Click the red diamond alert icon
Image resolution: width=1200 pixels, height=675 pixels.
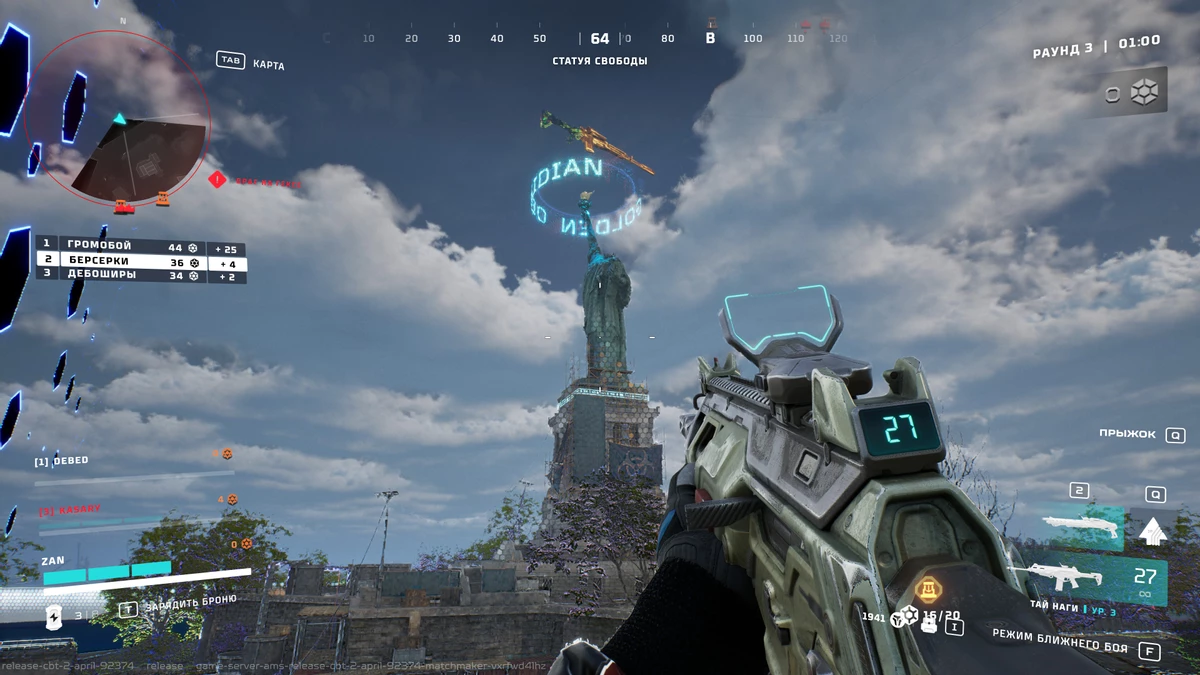pos(217,180)
